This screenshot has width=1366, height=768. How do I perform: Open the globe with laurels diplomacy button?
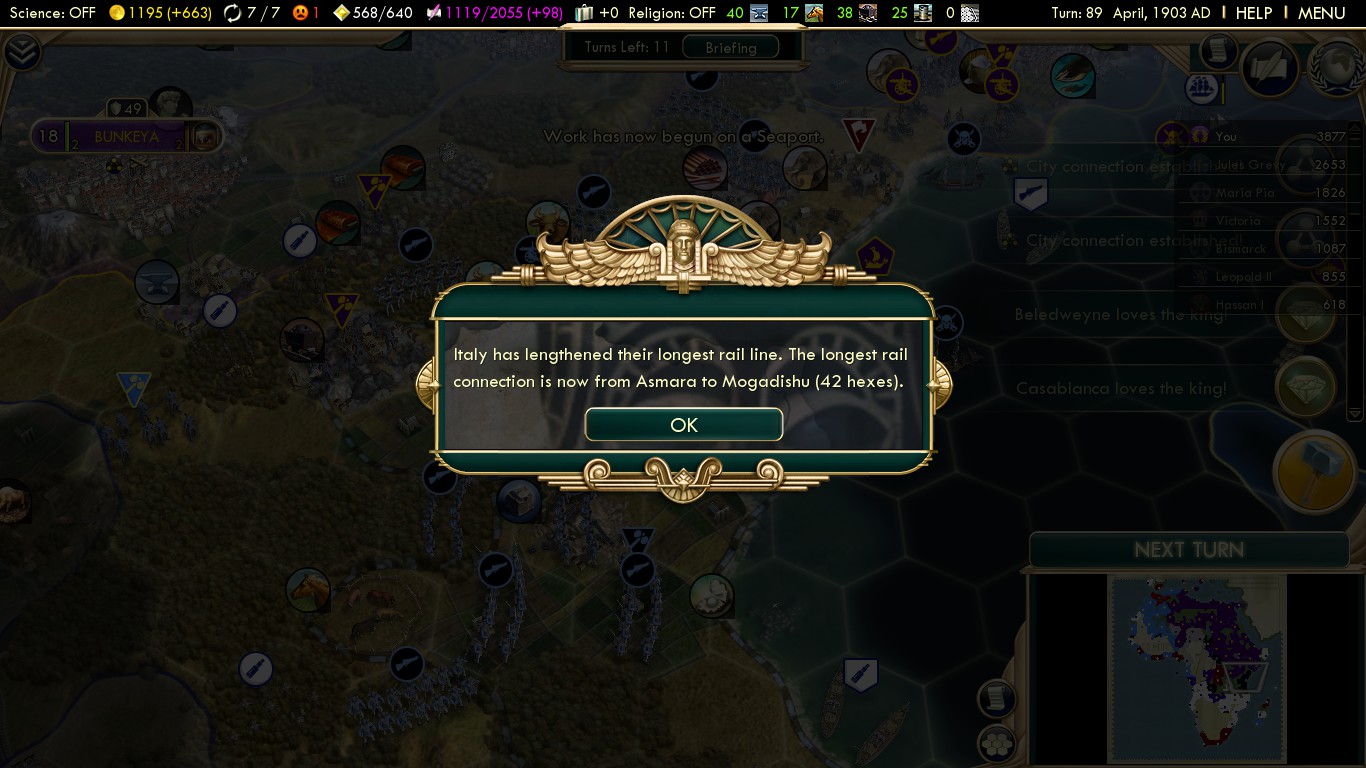pyautogui.click(x=1338, y=67)
